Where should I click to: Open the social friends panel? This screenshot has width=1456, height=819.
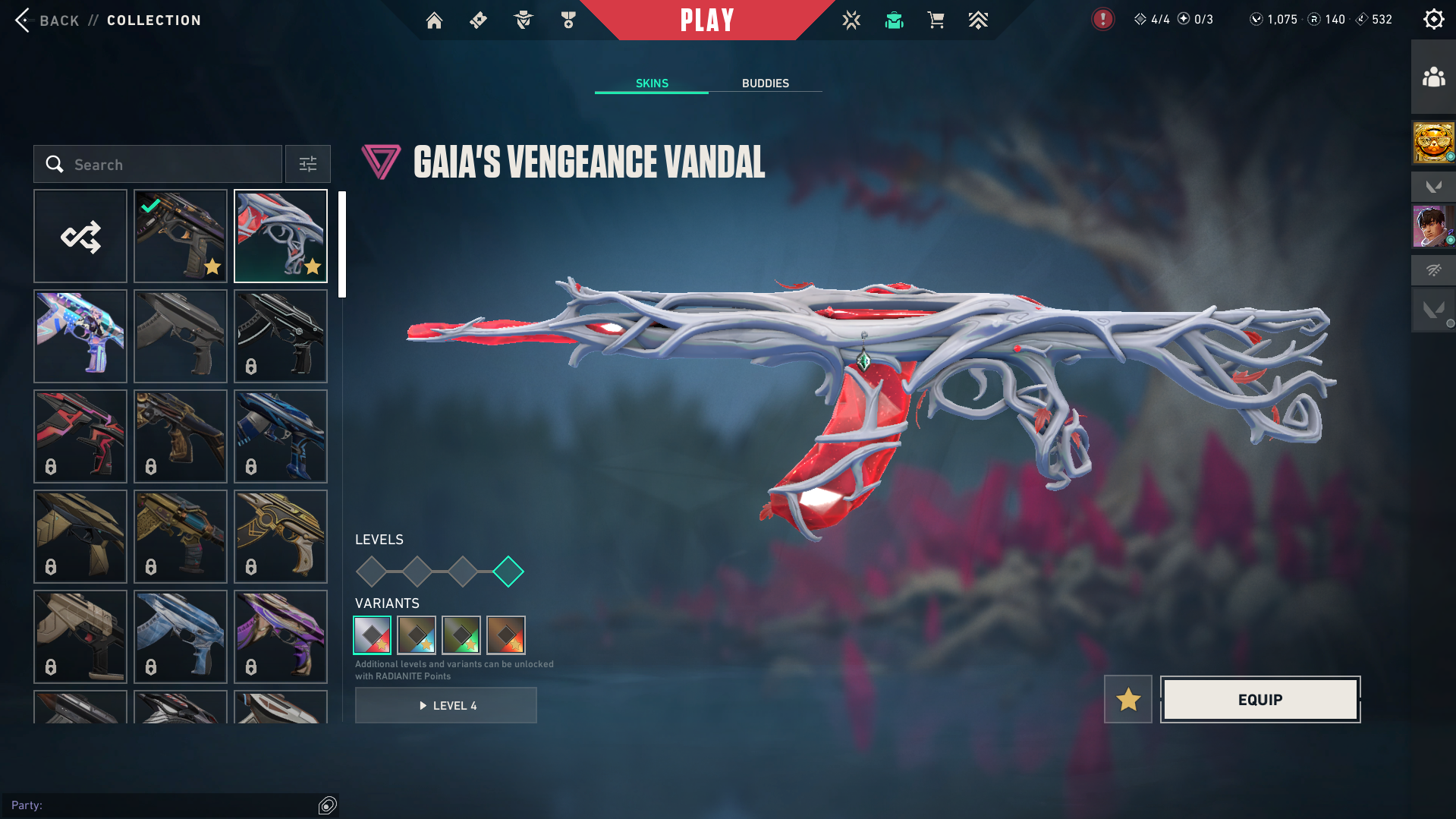[x=1433, y=77]
